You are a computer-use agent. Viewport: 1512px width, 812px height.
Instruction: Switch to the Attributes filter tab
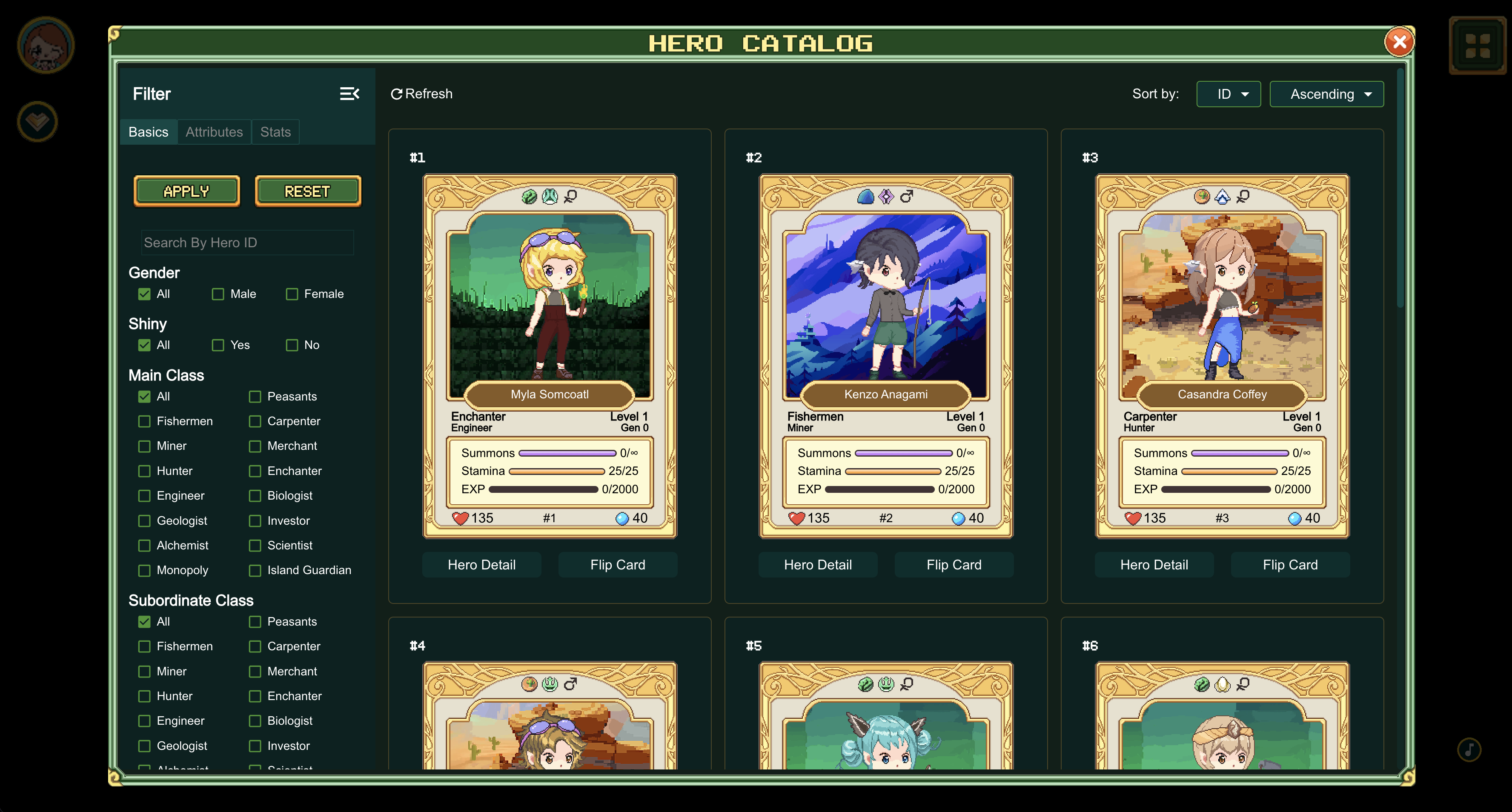(x=214, y=132)
